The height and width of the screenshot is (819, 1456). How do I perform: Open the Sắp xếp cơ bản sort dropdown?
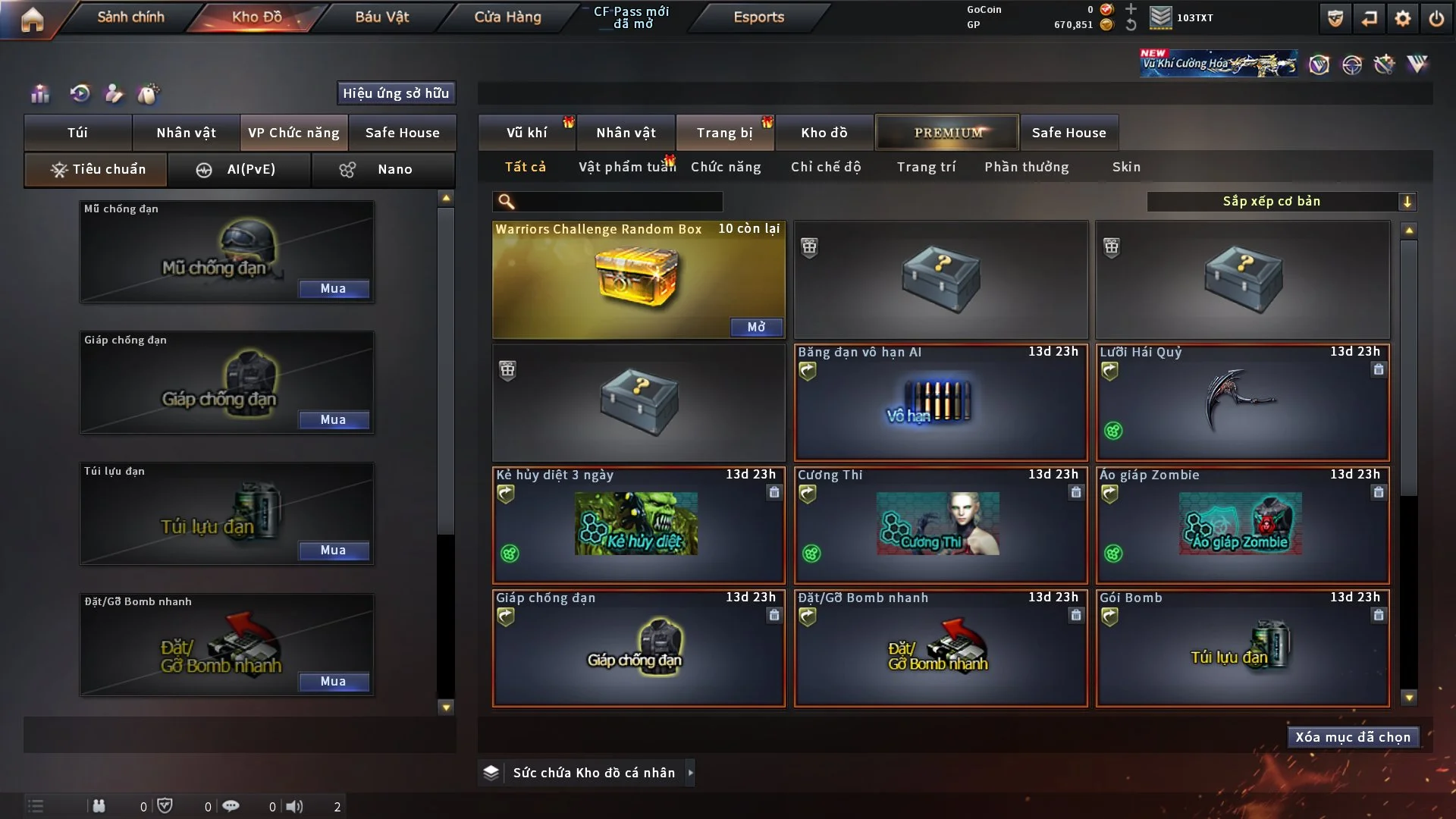click(1281, 202)
